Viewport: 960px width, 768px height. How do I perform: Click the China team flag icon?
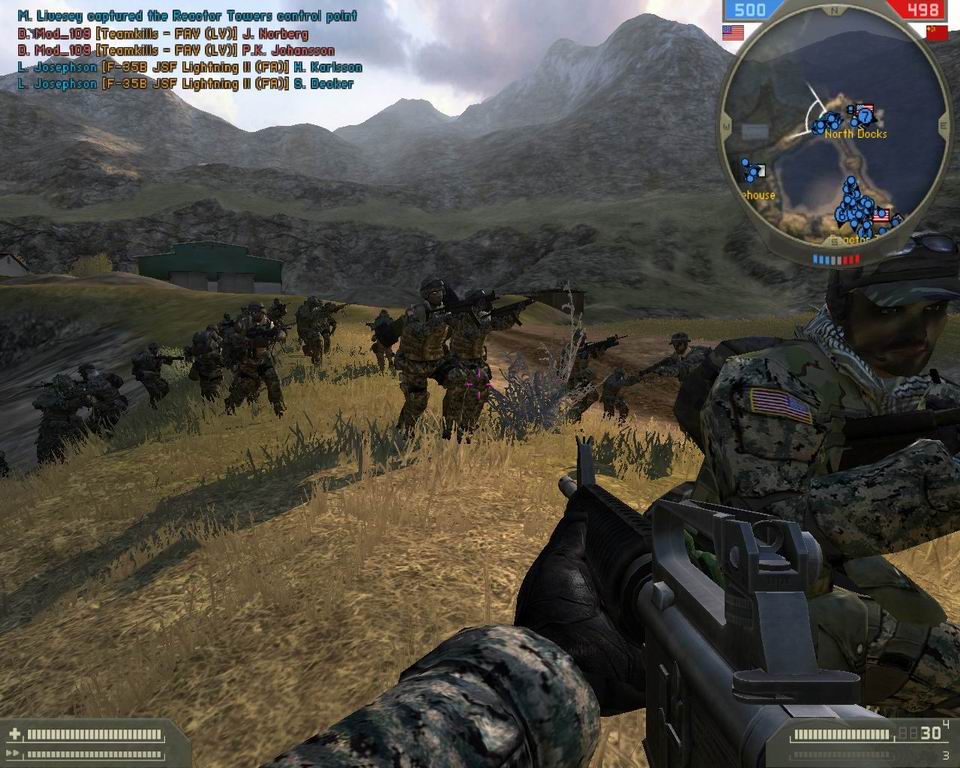[936, 33]
